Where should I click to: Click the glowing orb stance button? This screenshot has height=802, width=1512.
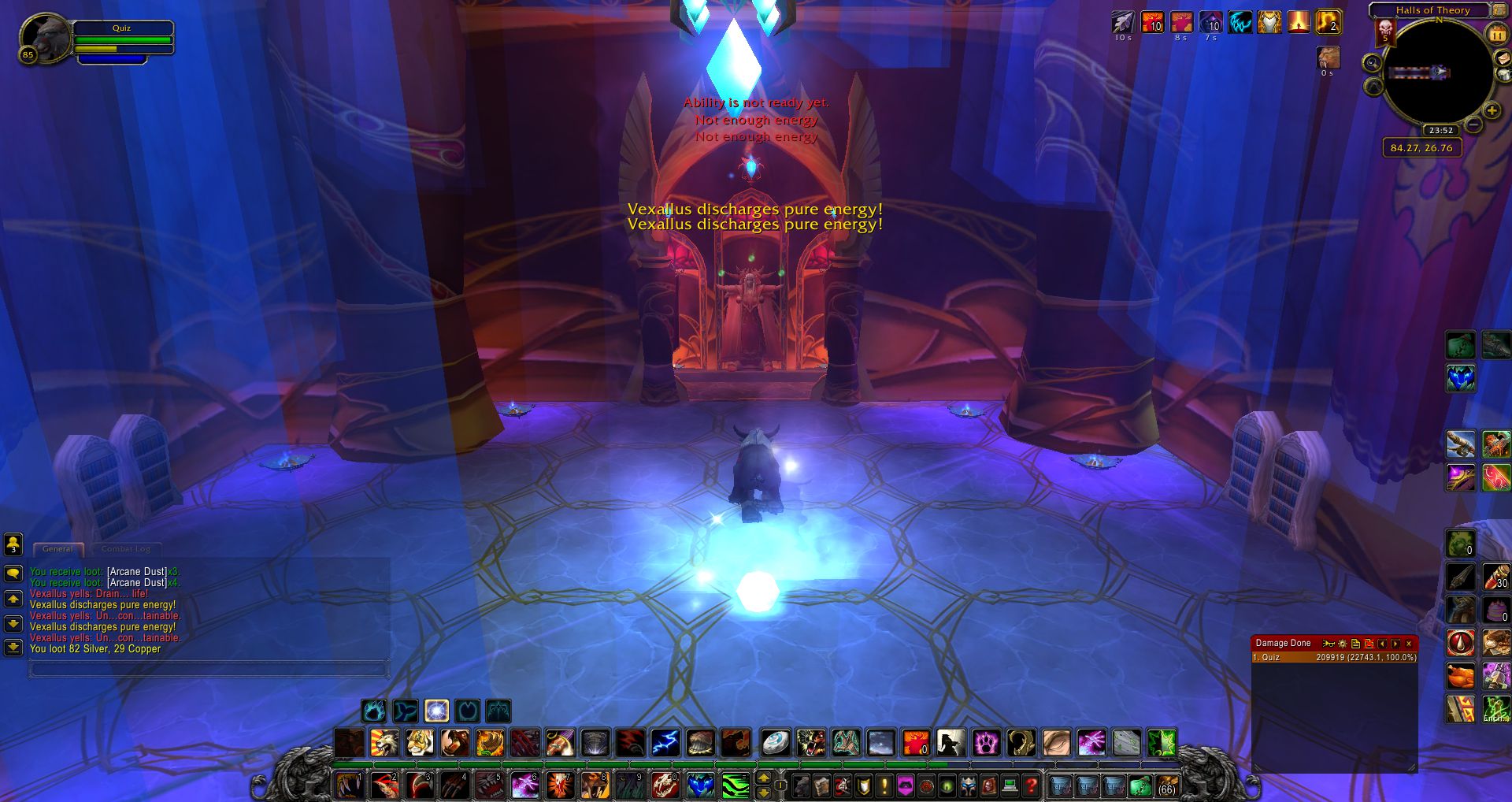[x=436, y=711]
